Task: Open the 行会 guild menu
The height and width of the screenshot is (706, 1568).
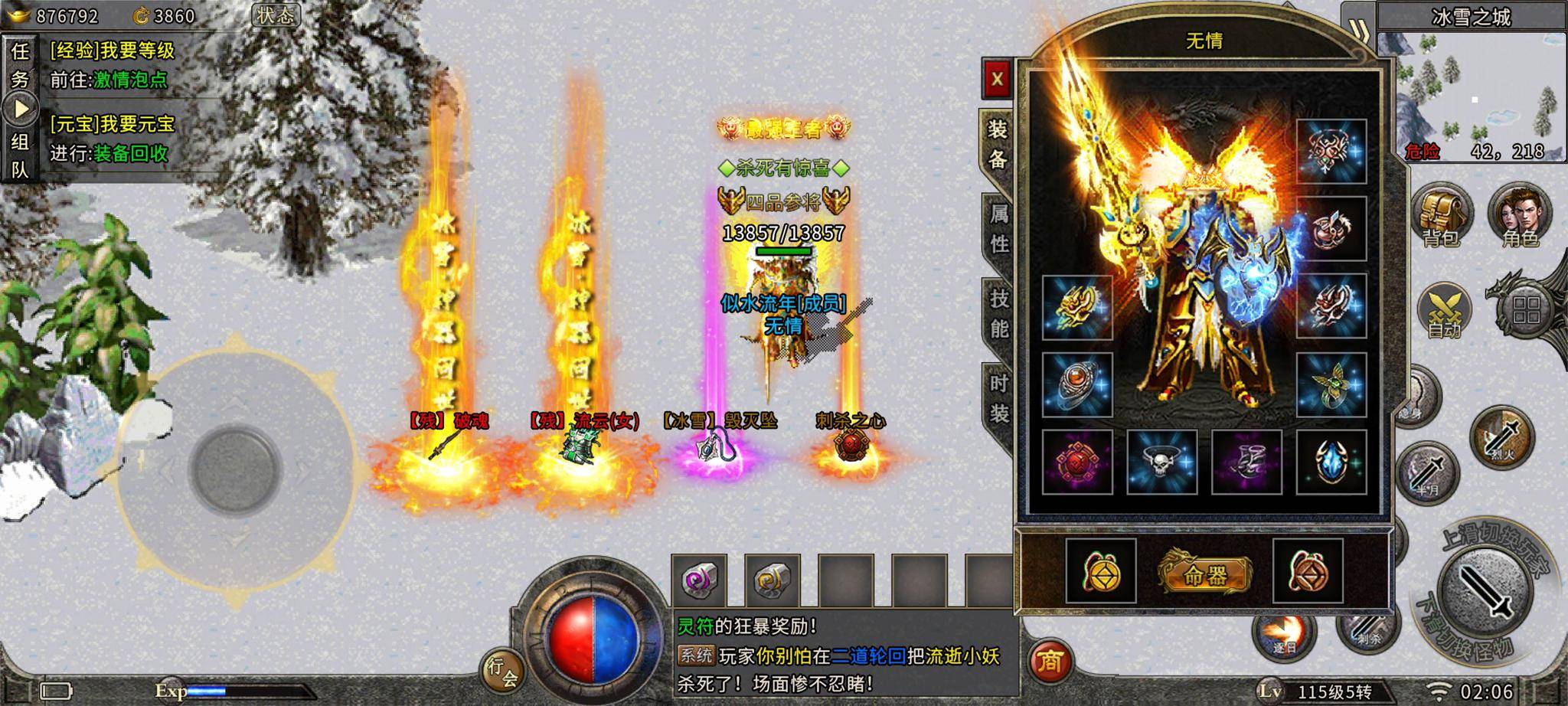Action: [x=503, y=670]
